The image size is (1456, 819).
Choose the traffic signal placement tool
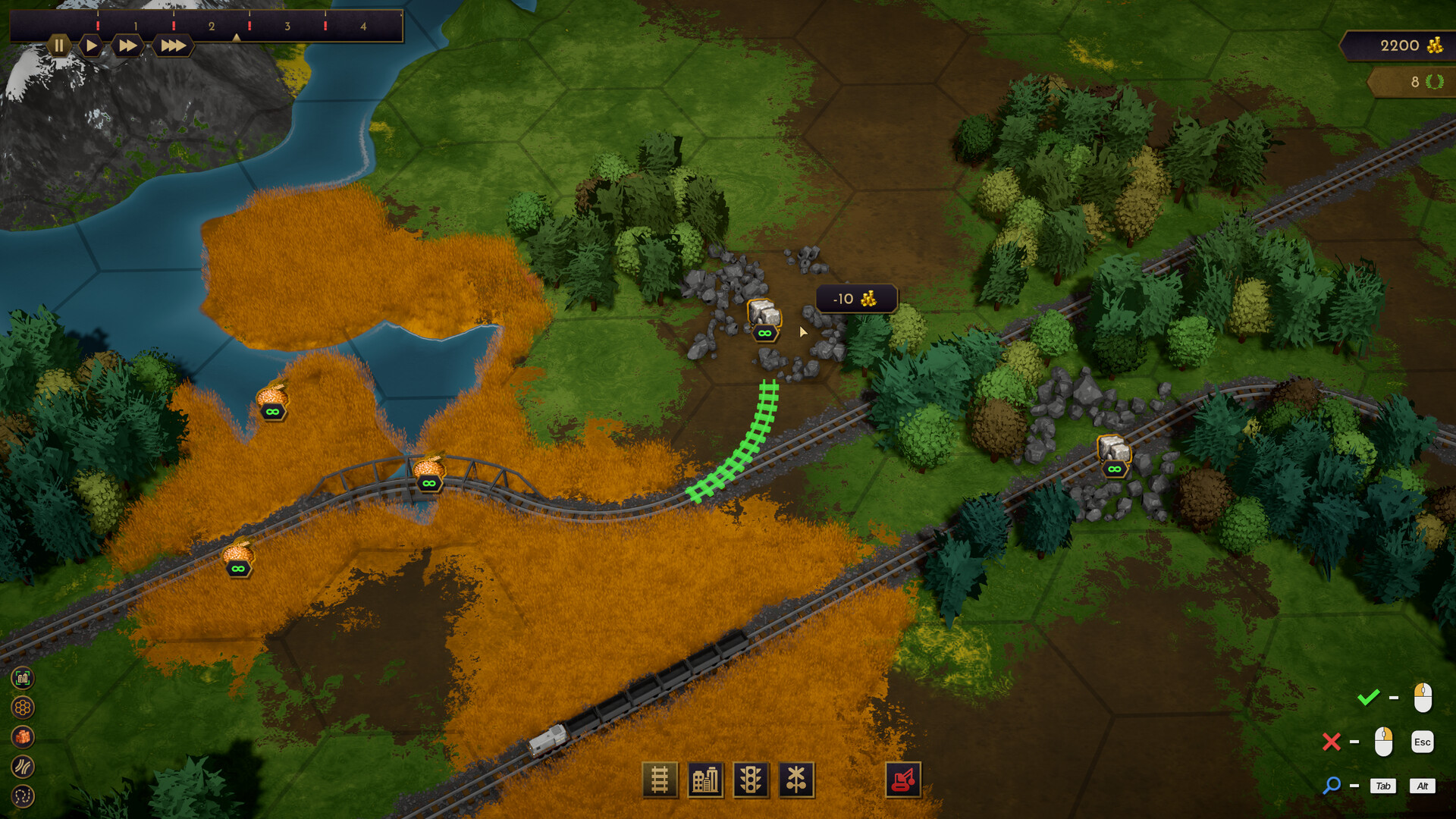(x=751, y=780)
